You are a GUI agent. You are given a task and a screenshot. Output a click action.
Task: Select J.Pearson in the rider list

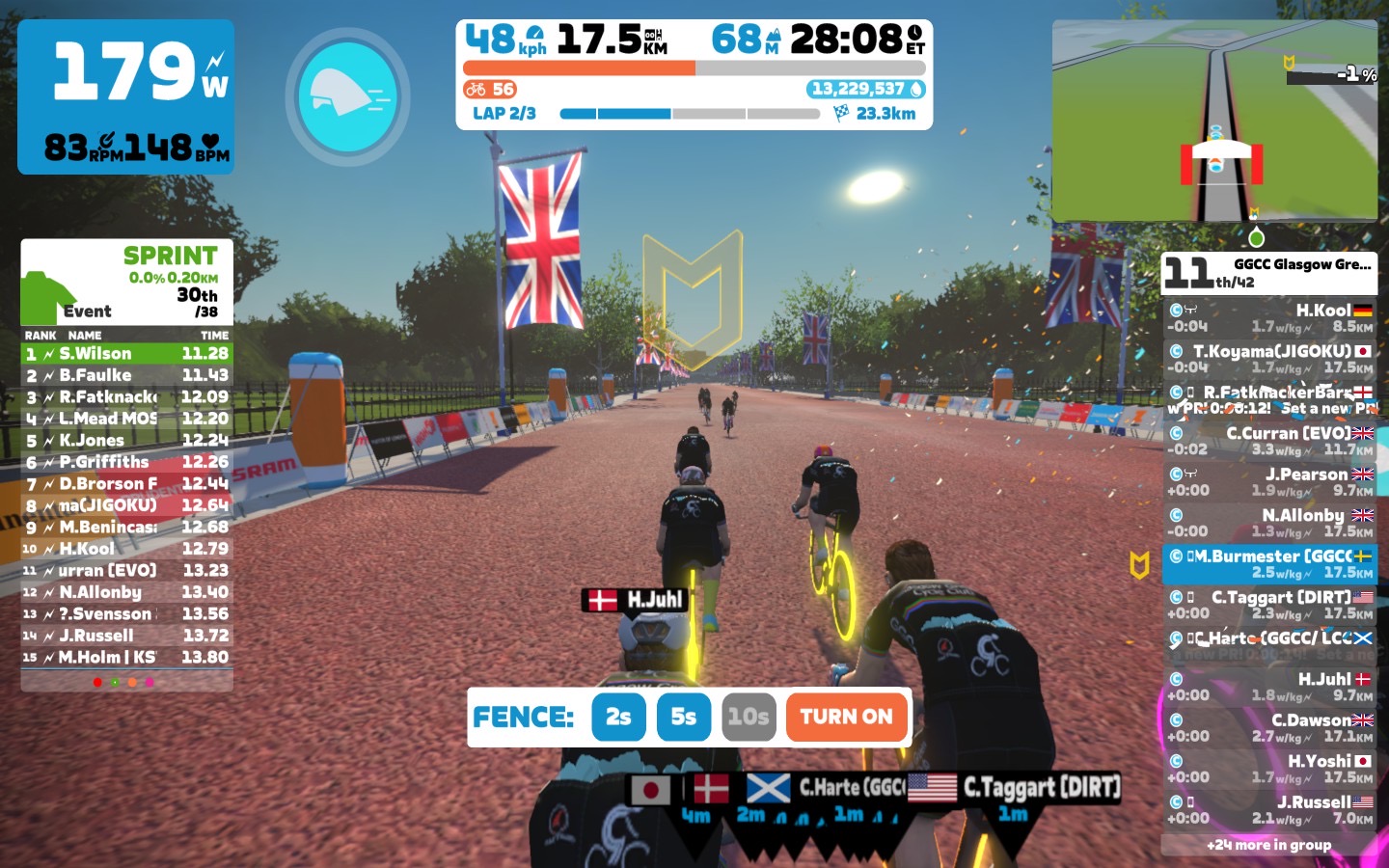click(1268, 481)
